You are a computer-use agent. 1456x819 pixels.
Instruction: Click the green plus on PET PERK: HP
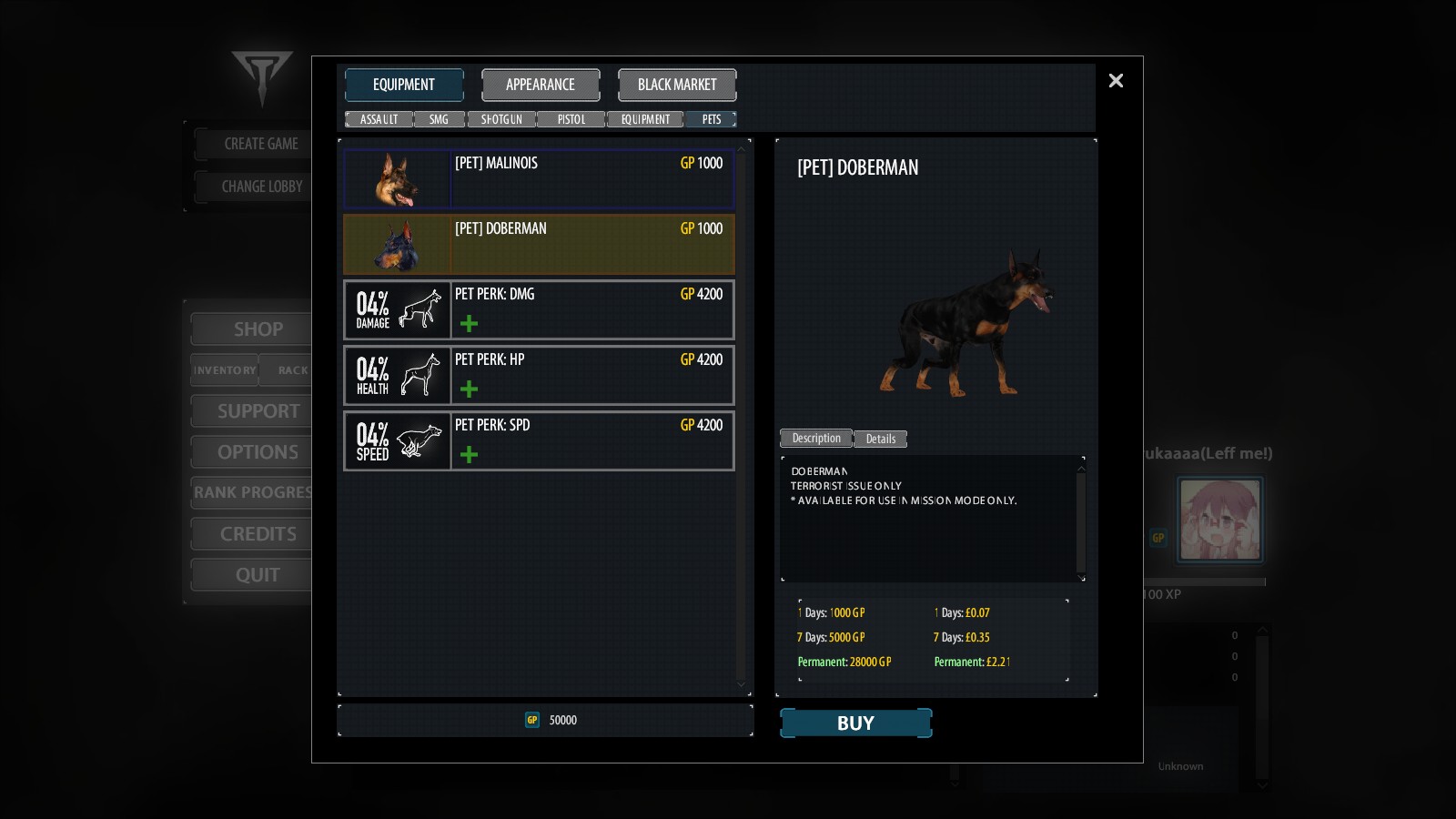coord(468,389)
